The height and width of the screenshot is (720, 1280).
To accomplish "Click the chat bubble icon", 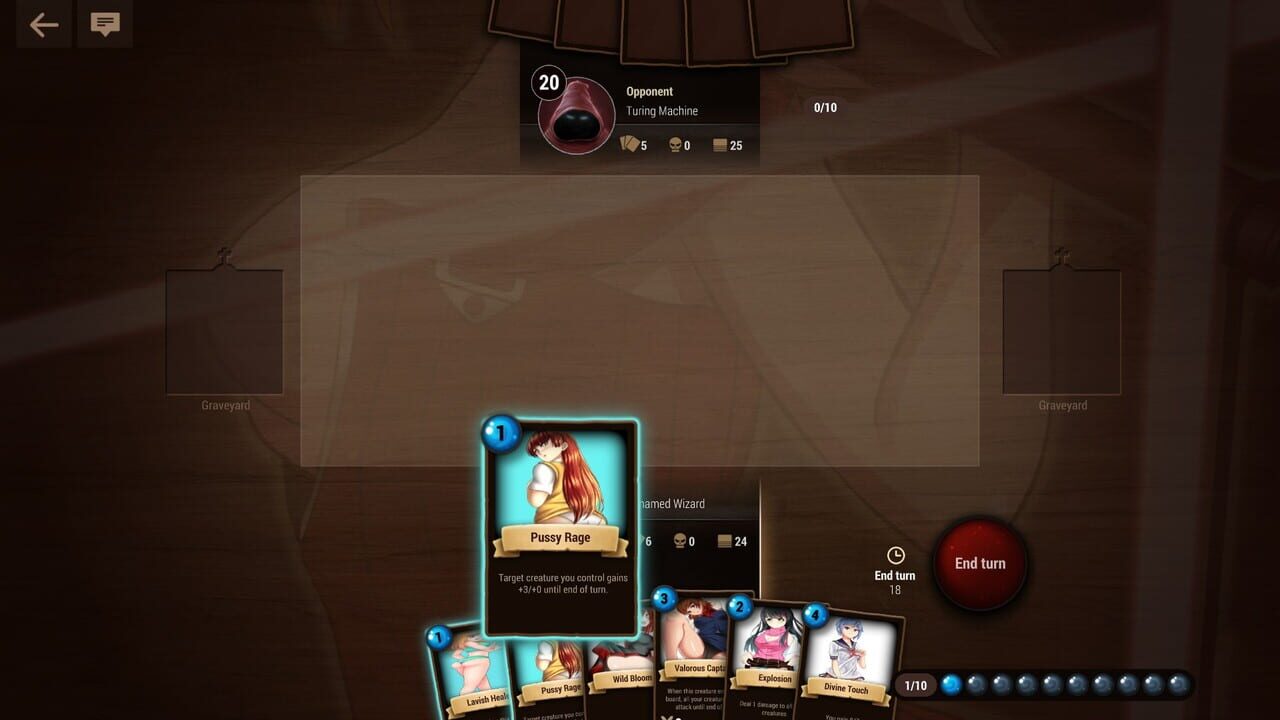I will [104, 24].
